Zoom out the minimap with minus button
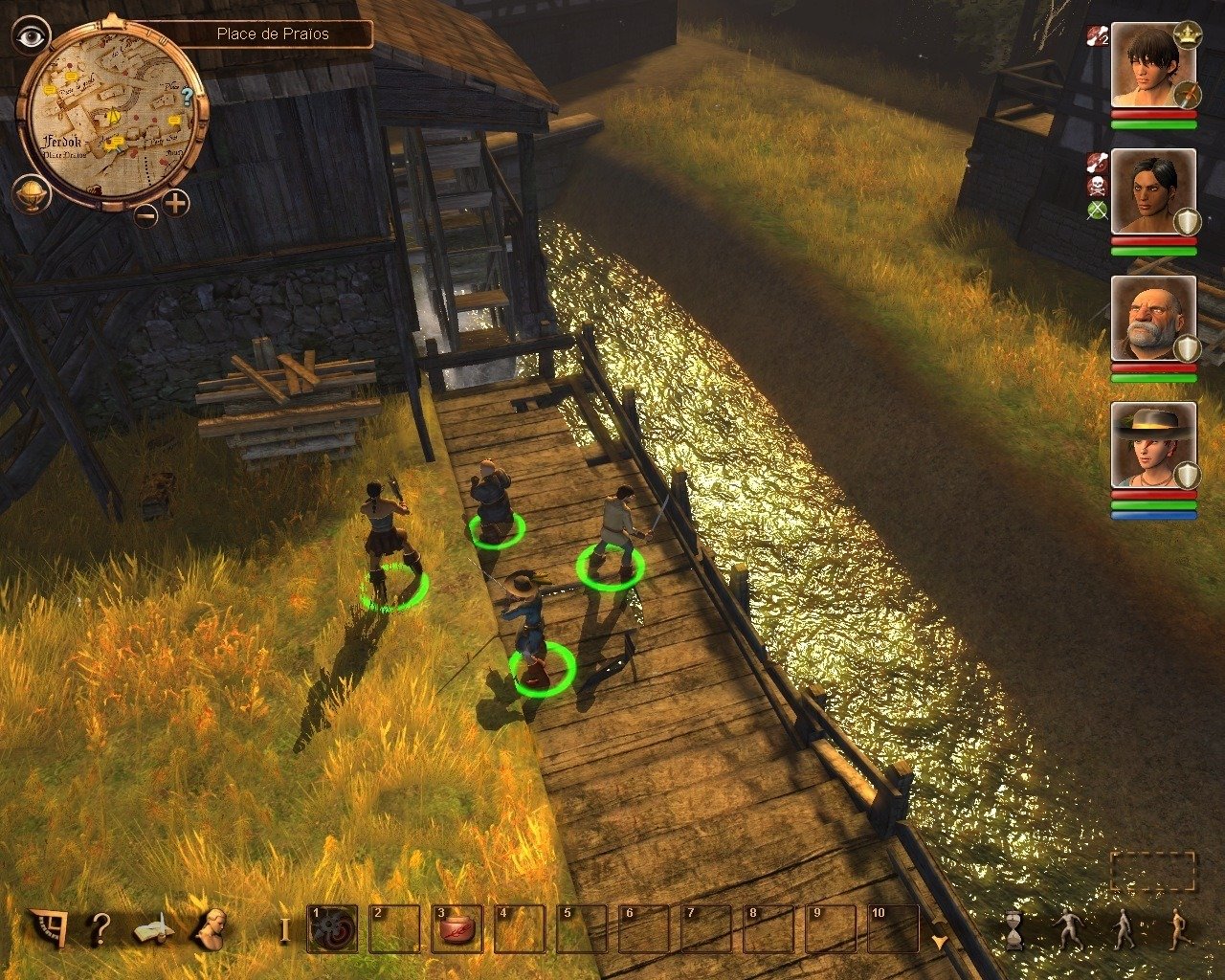The height and width of the screenshot is (980, 1225). click(x=145, y=214)
